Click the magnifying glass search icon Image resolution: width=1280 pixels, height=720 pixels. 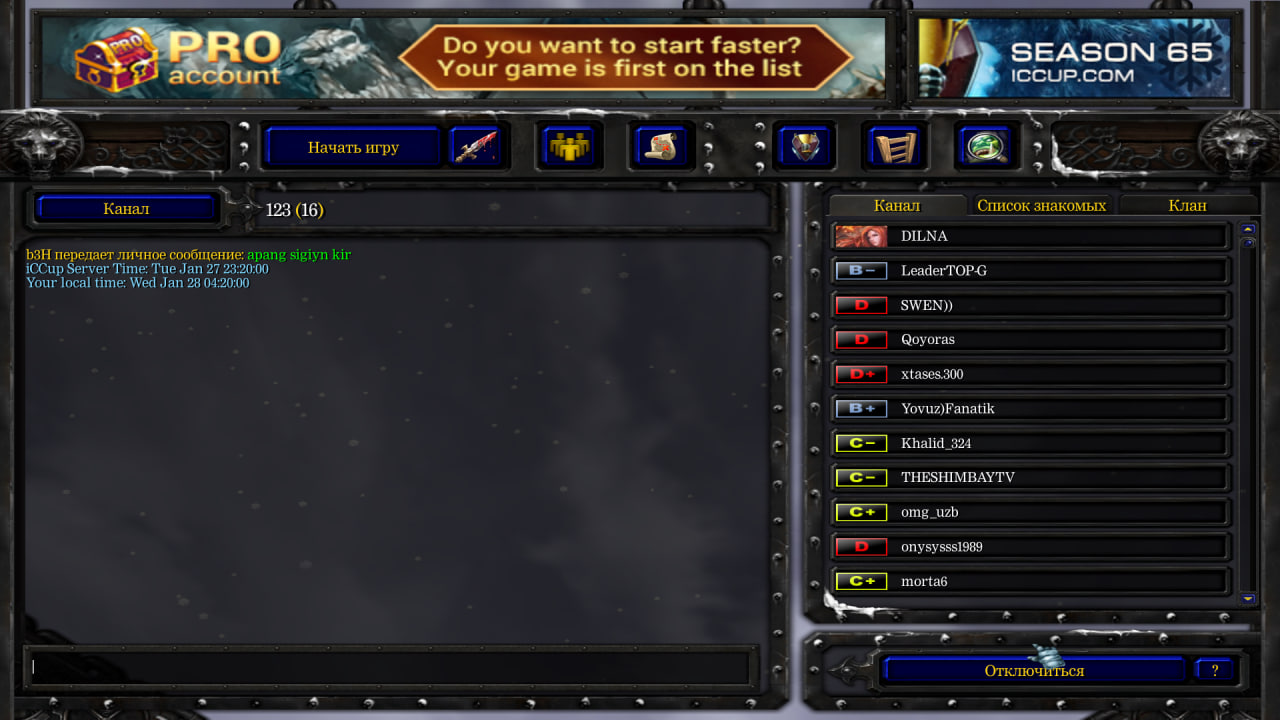(986, 148)
